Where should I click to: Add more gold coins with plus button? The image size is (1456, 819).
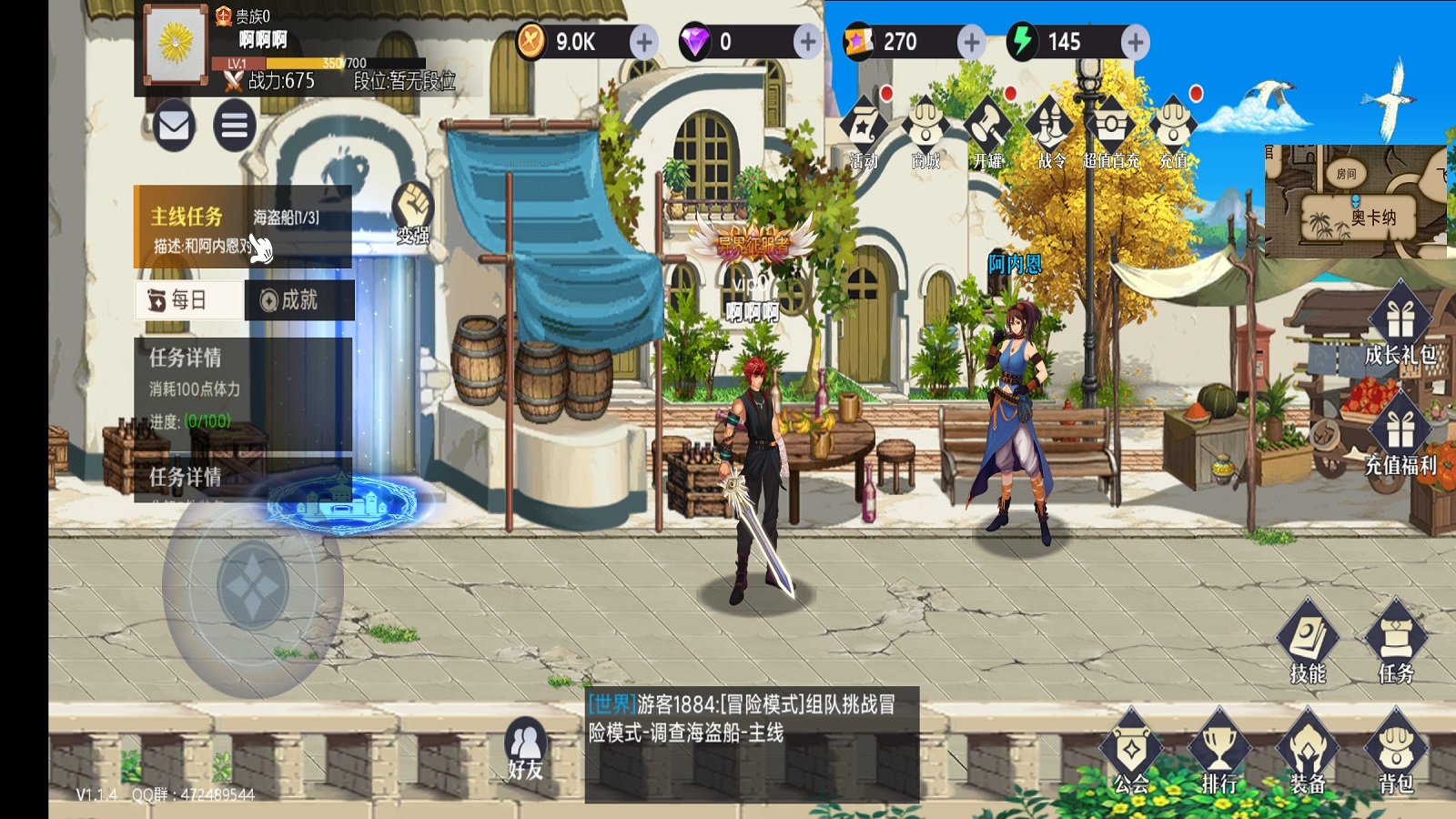[644, 42]
